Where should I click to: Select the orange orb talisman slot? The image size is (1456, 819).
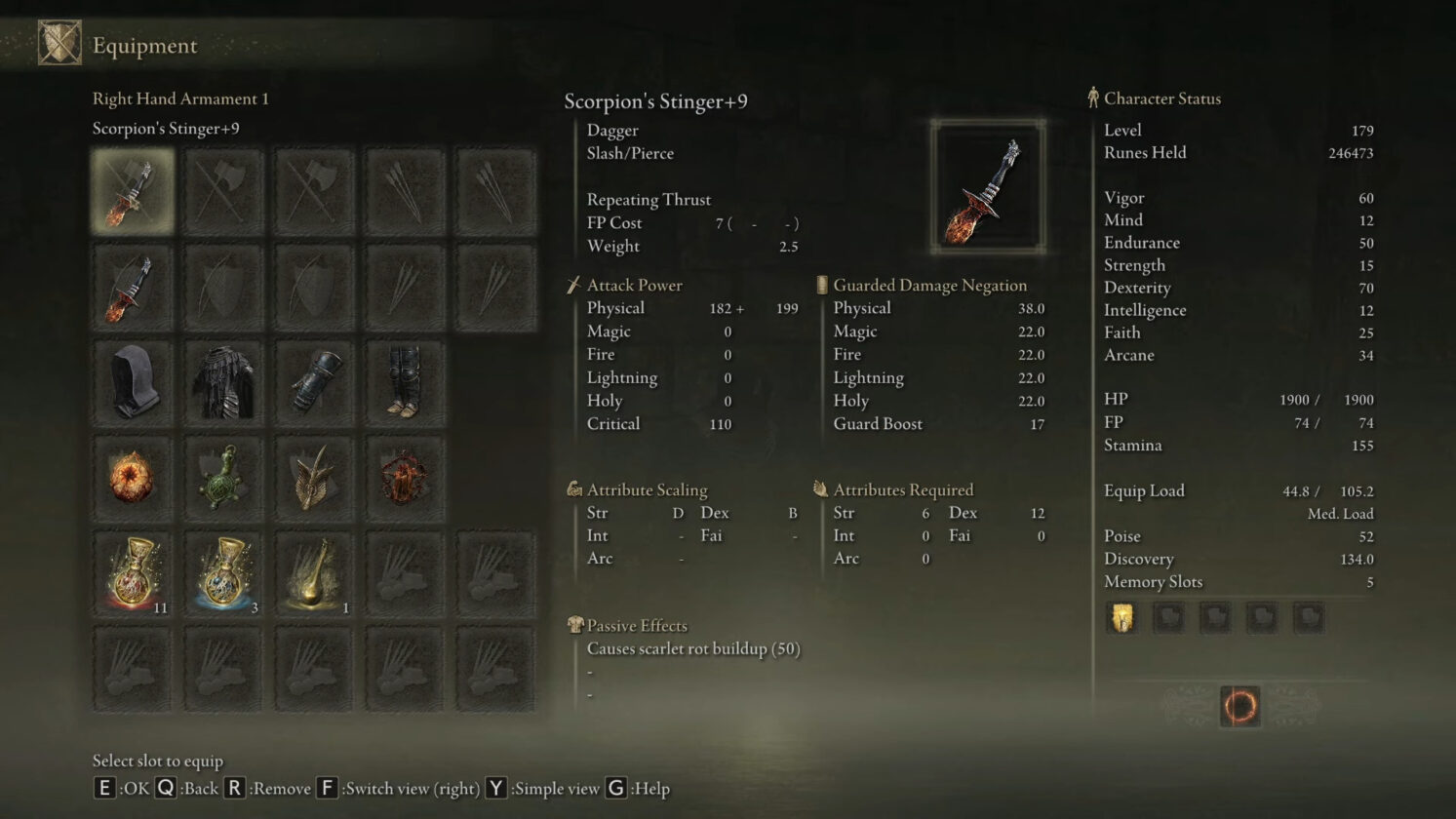pos(132,479)
